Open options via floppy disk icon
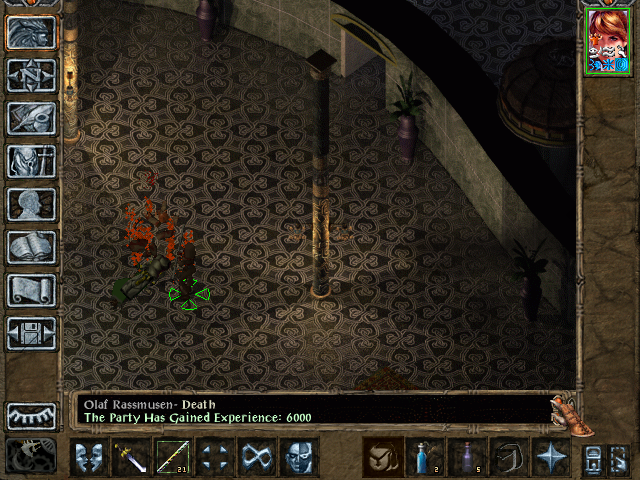Viewport: 640px width, 480px height. 31,333
